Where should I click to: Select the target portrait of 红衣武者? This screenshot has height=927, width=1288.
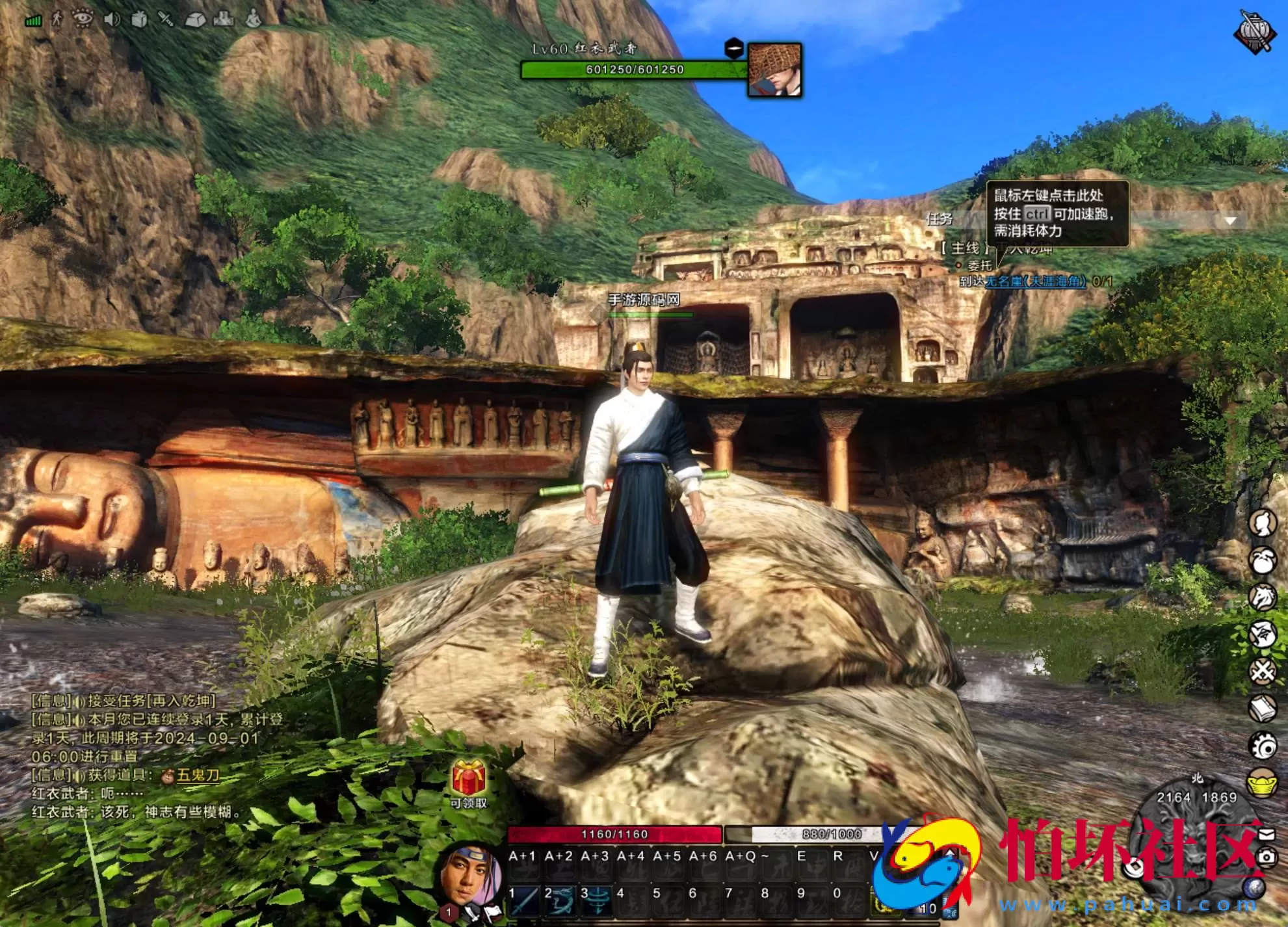coord(774,70)
